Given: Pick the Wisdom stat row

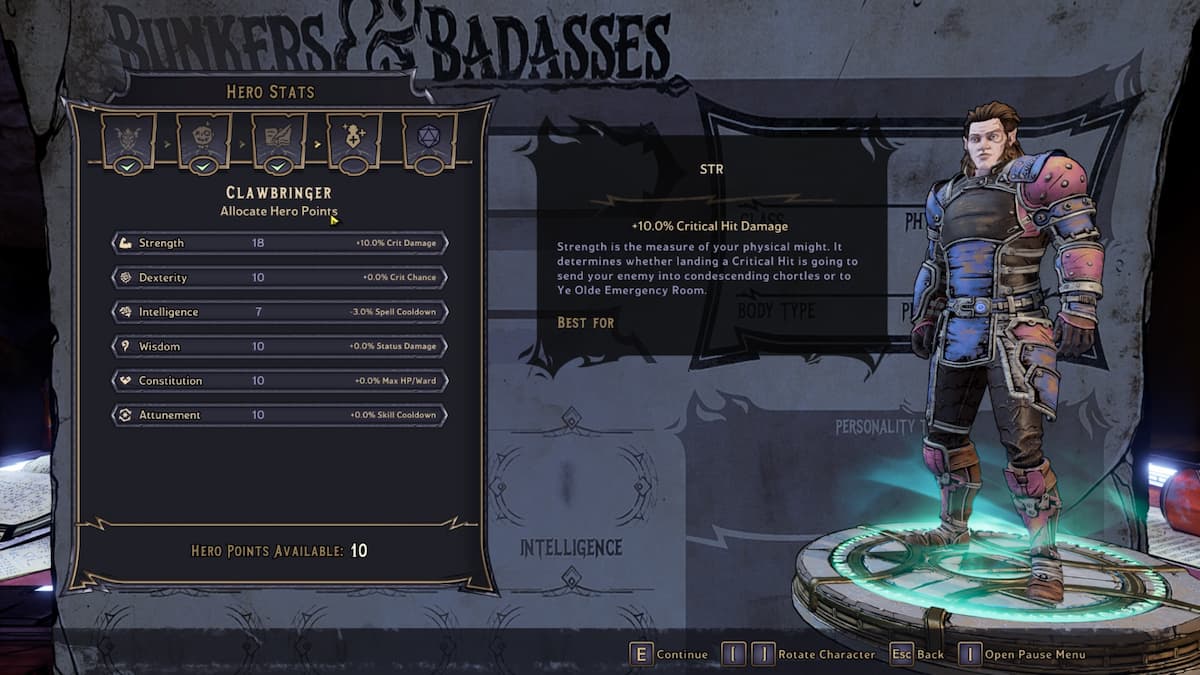Looking at the screenshot, I should click(x=279, y=346).
